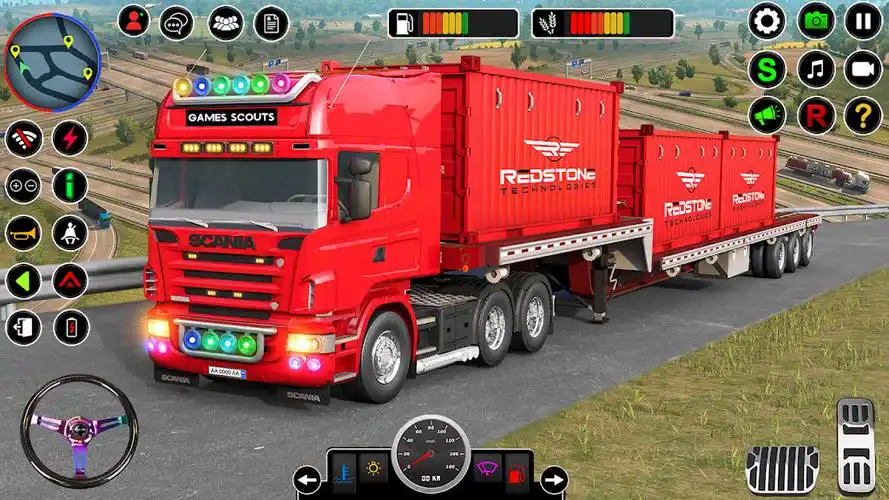This screenshot has height=500, width=889.
Task: Activate the green megaphone button
Action: click(x=767, y=116)
